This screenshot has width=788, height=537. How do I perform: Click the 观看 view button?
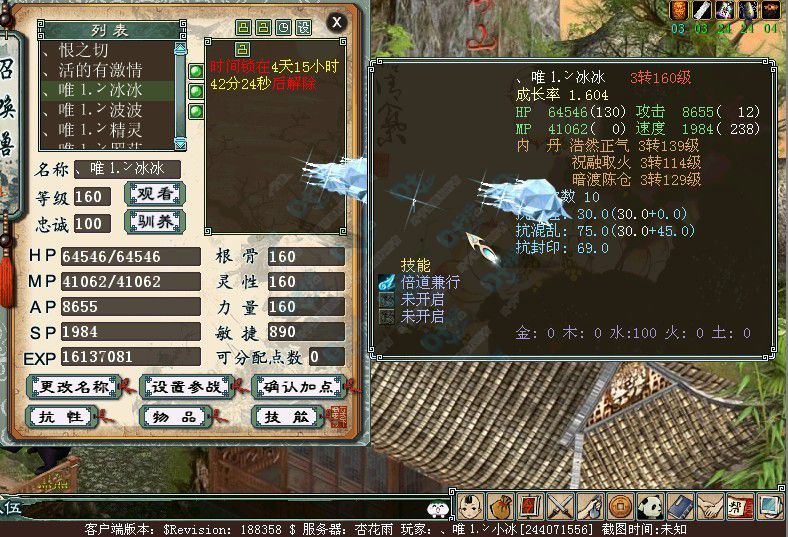[155, 194]
